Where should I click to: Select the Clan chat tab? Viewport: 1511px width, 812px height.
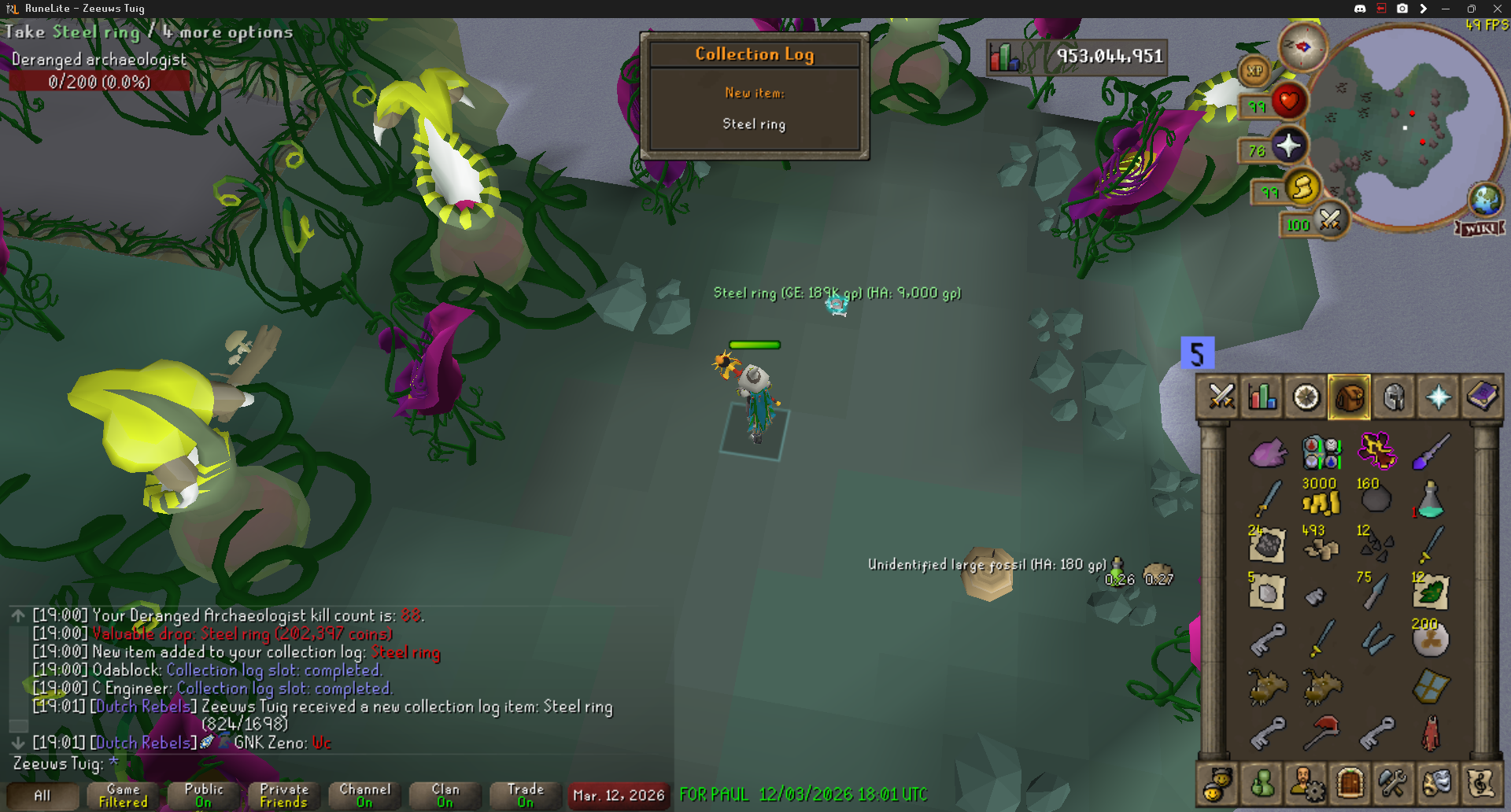point(445,795)
